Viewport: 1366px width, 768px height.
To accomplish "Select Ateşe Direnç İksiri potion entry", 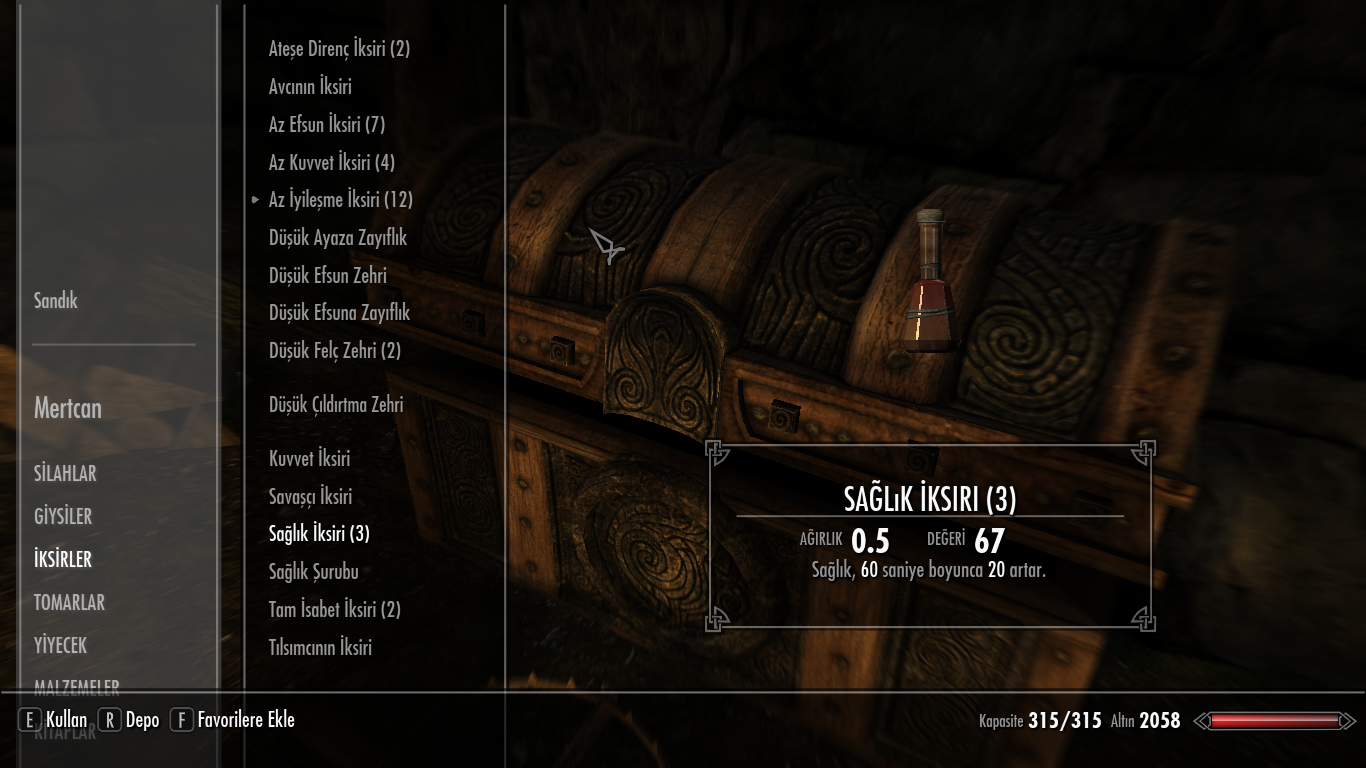I will (339, 49).
